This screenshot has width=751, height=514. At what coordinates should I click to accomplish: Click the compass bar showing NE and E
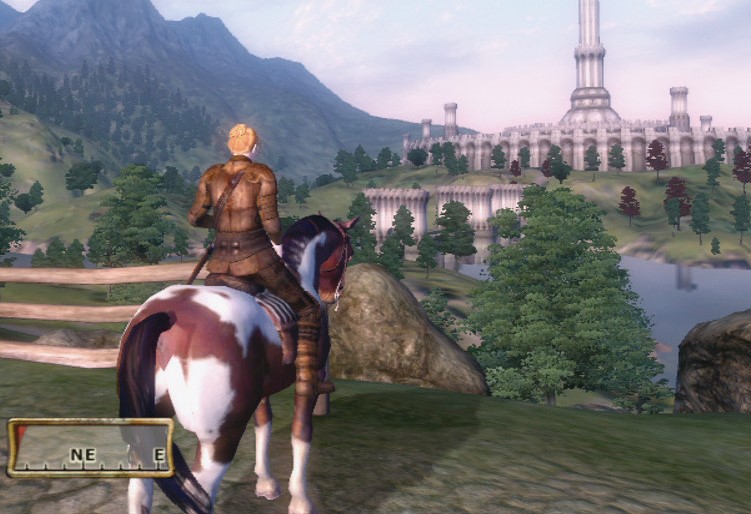click(x=91, y=448)
